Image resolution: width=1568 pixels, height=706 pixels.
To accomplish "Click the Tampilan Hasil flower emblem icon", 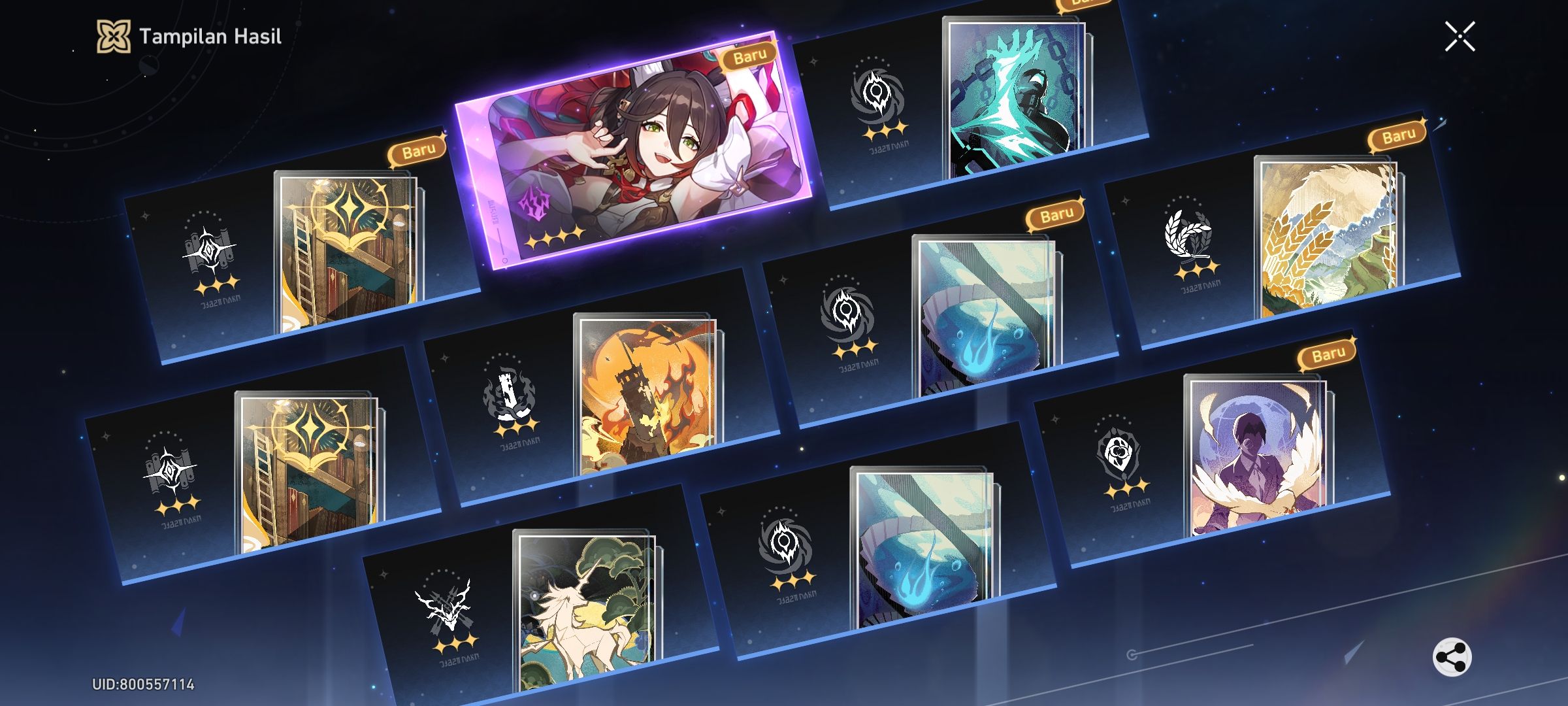I will [112, 37].
